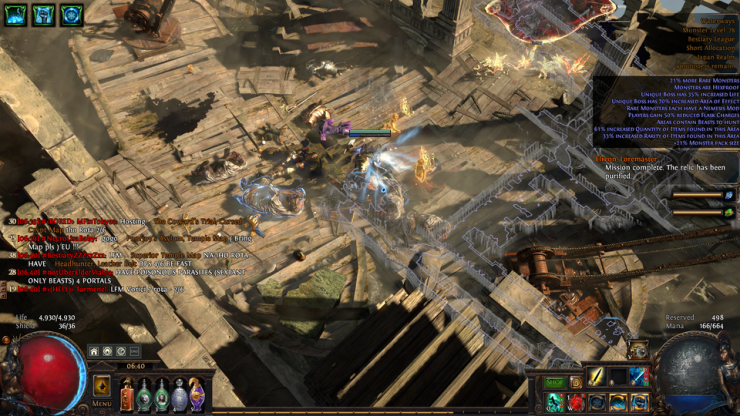
Task: Use the silver-blue round flask
Action: tap(179, 395)
